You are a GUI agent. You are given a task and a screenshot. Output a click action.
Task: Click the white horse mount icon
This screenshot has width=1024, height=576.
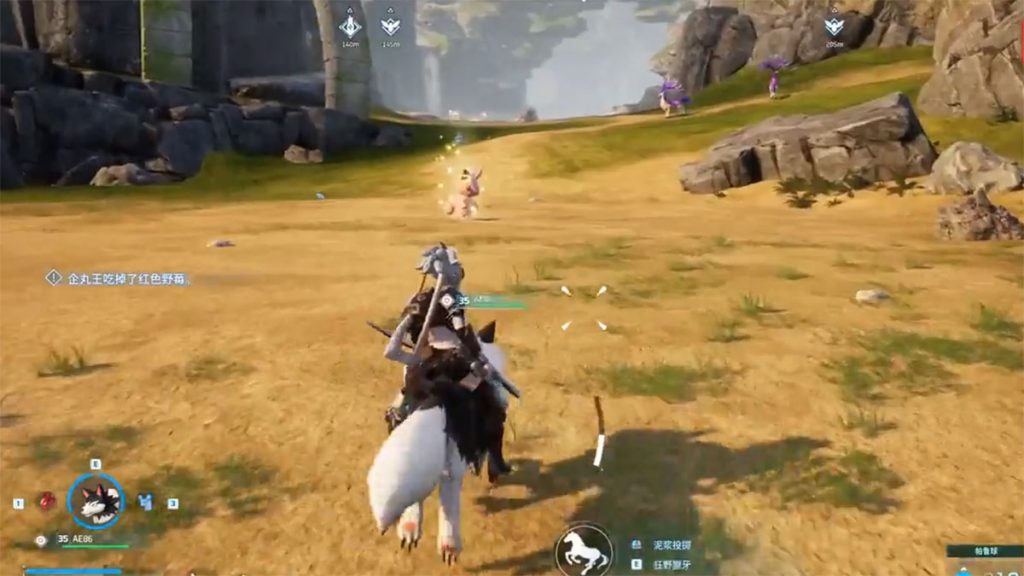(x=584, y=549)
